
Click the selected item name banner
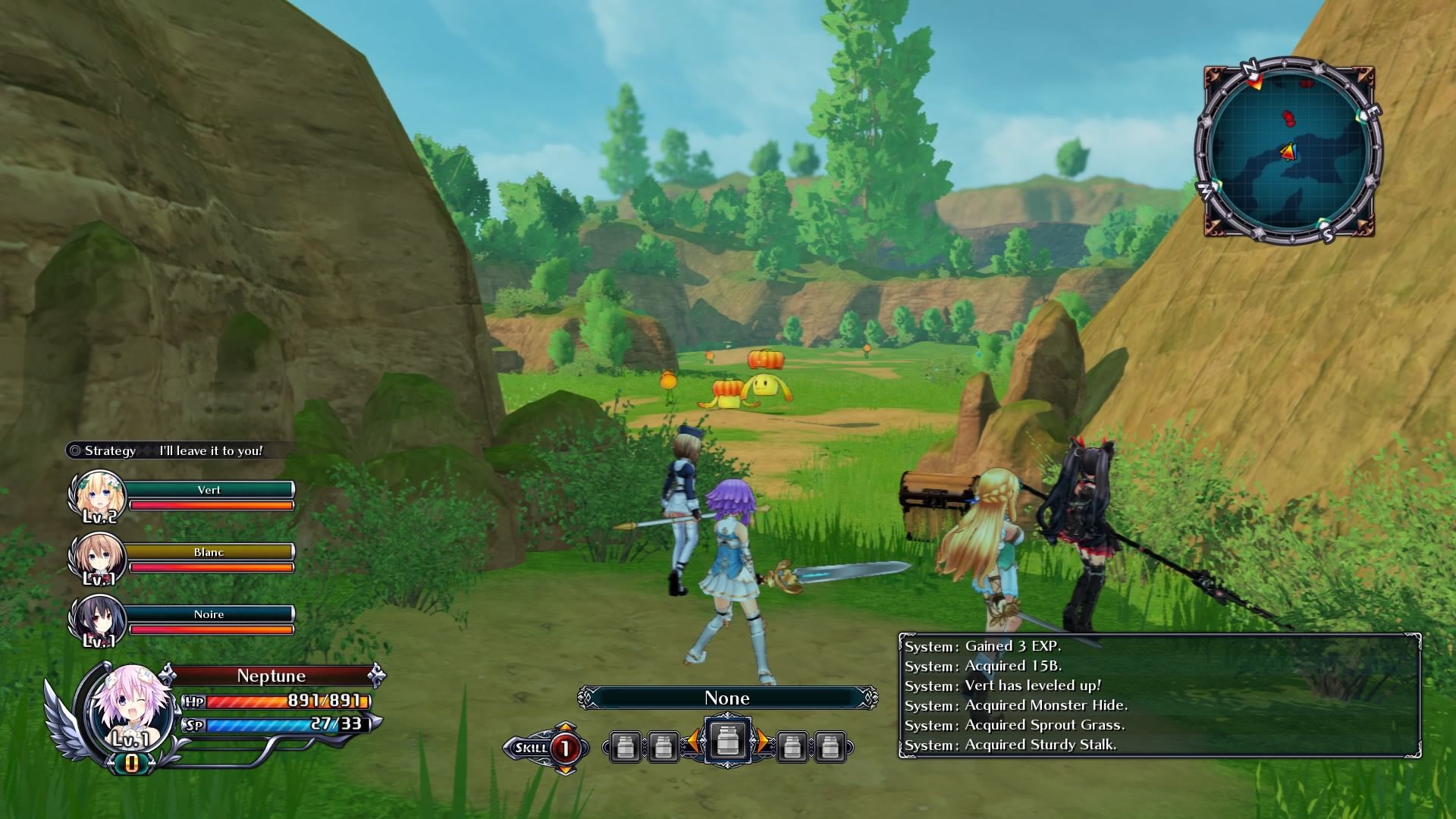pos(727,698)
